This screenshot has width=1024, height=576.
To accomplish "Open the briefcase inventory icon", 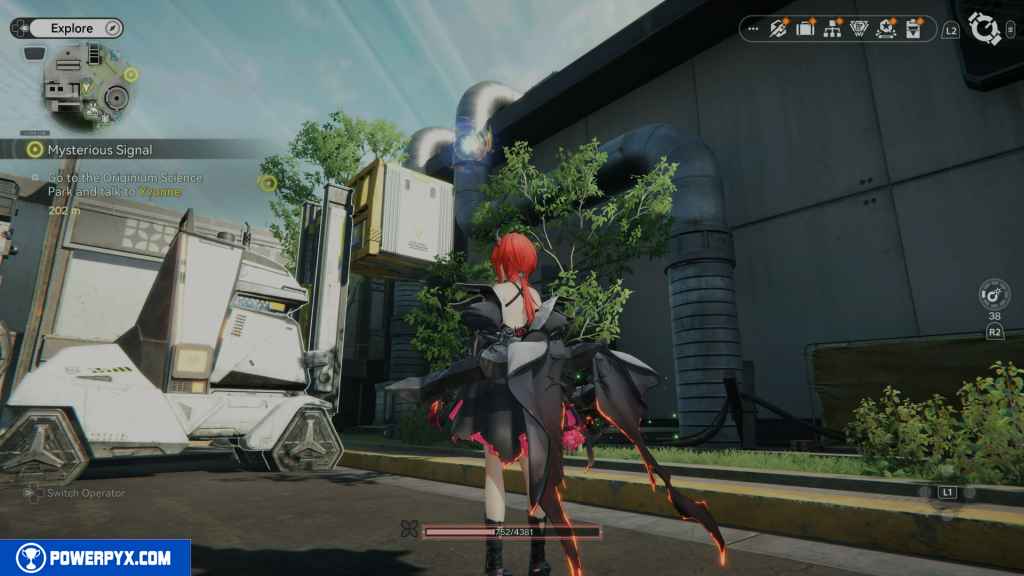I will pyautogui.click(x=805, y=29).
